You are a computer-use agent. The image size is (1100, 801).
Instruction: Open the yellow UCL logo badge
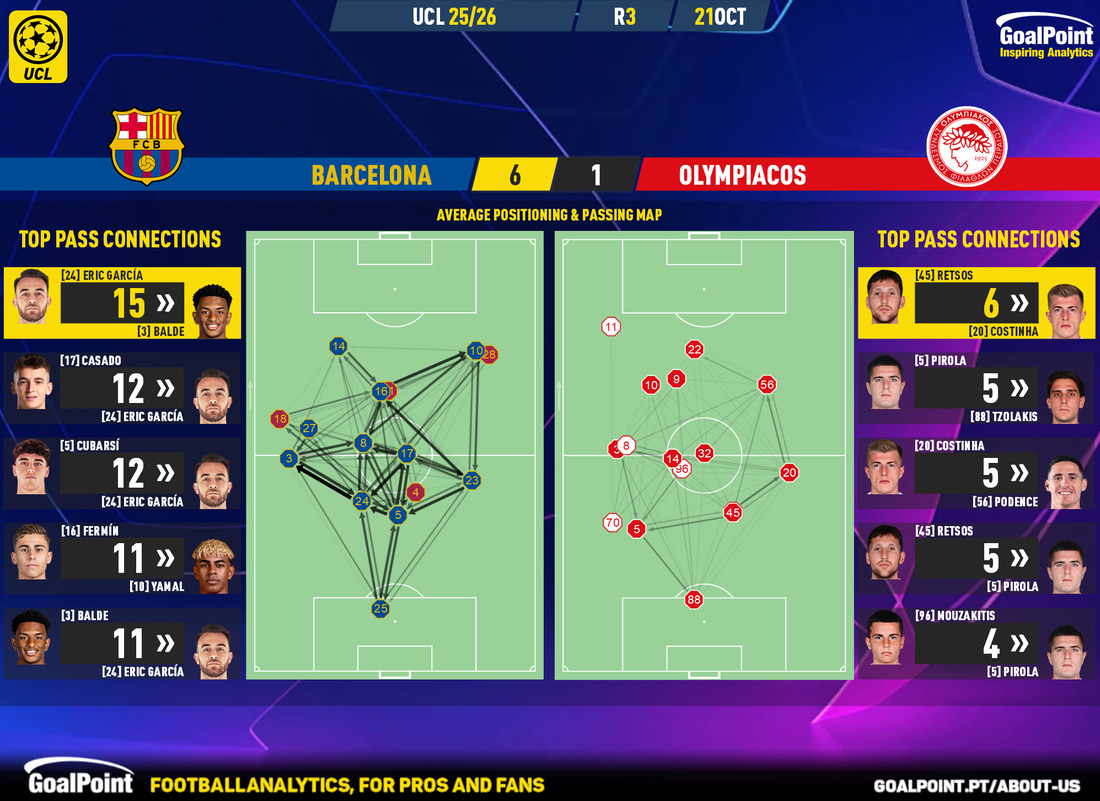[x=41, y=46]
